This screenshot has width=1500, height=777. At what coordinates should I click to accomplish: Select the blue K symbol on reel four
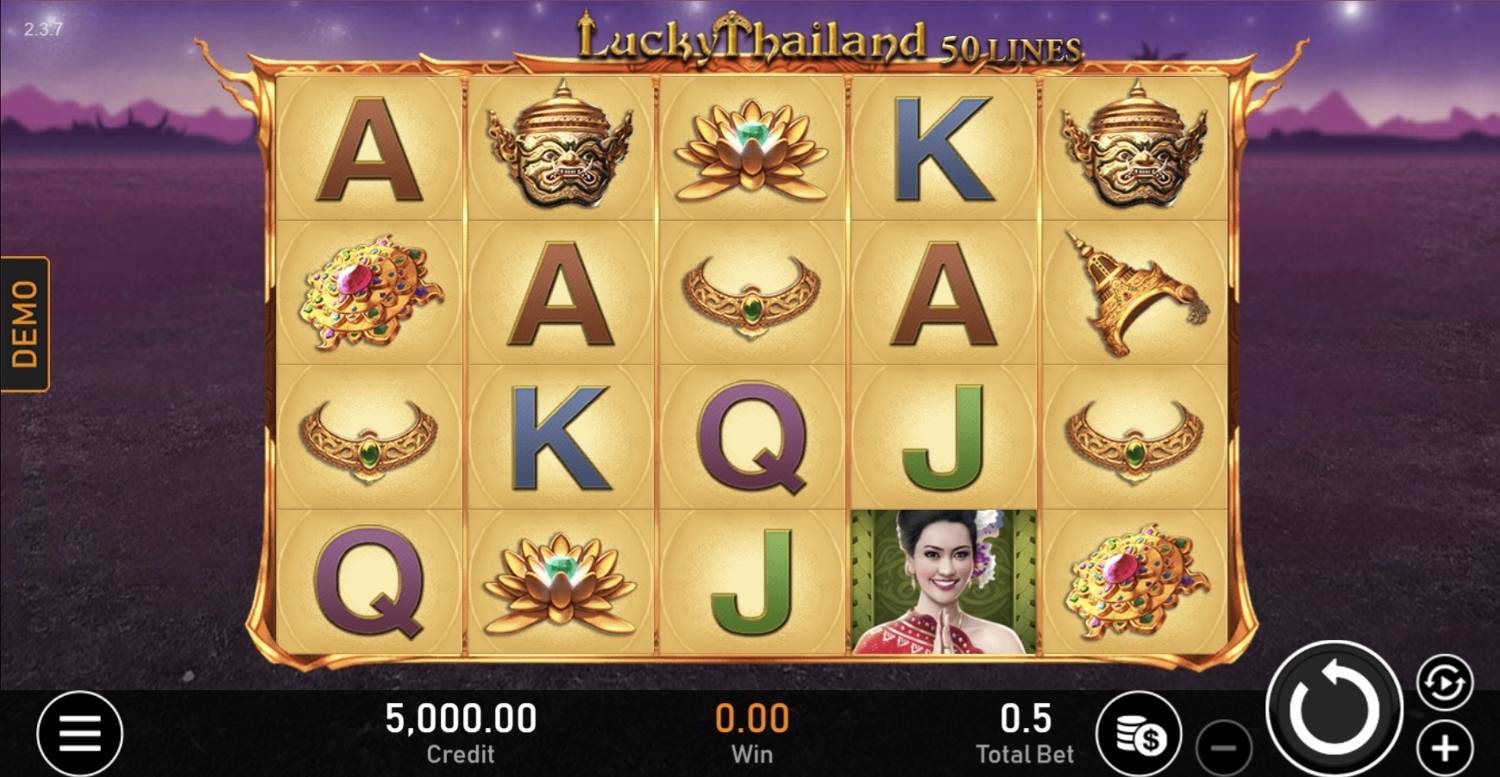(x=945, y=150)
